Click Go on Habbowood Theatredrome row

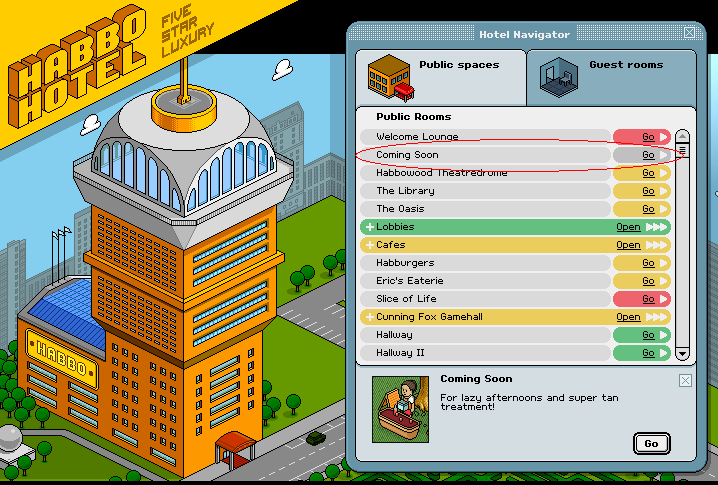pyautogui.click(x=648, y=173)
